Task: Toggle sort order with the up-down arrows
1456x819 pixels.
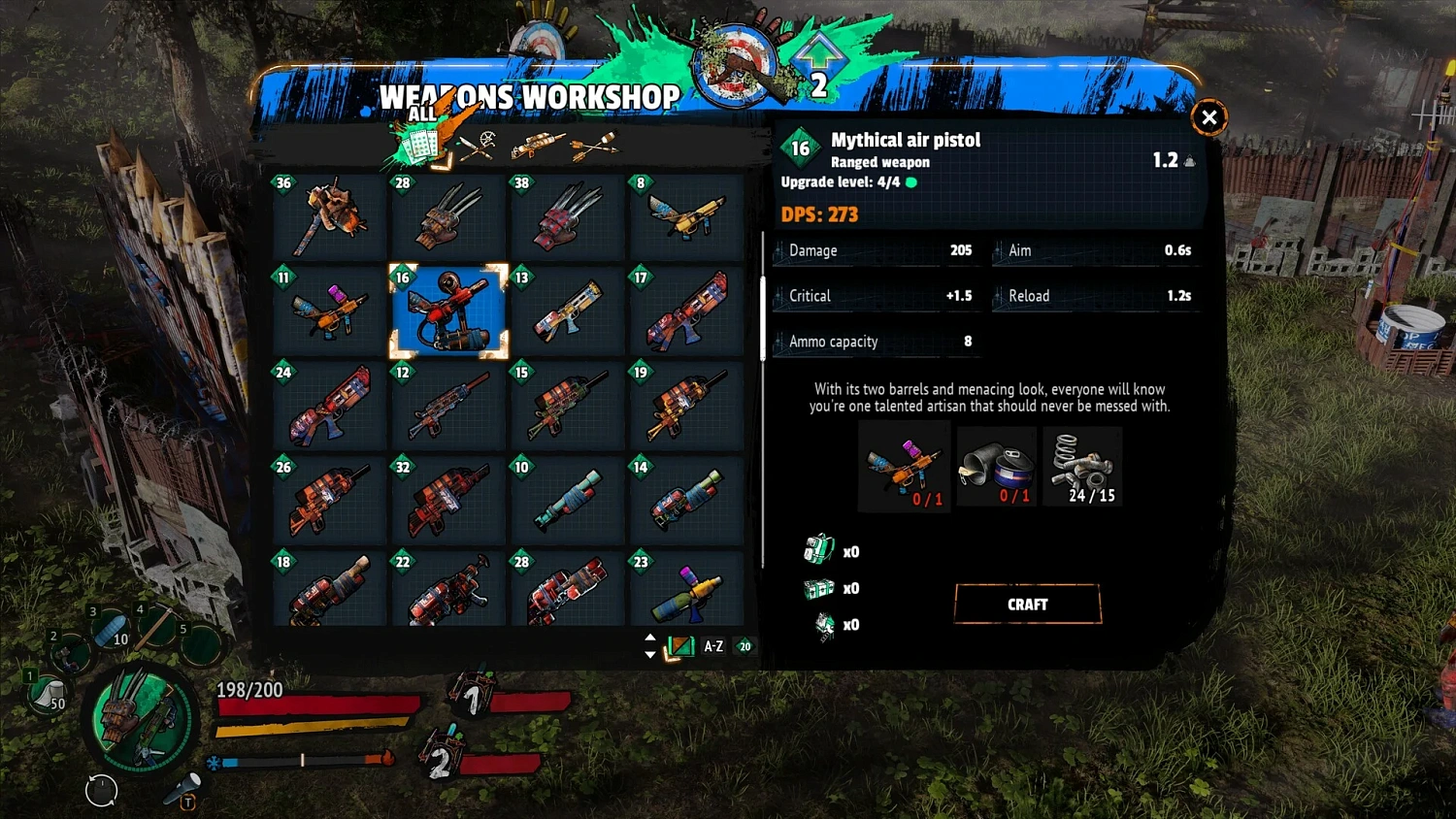Action: click(x=650, y=646)
